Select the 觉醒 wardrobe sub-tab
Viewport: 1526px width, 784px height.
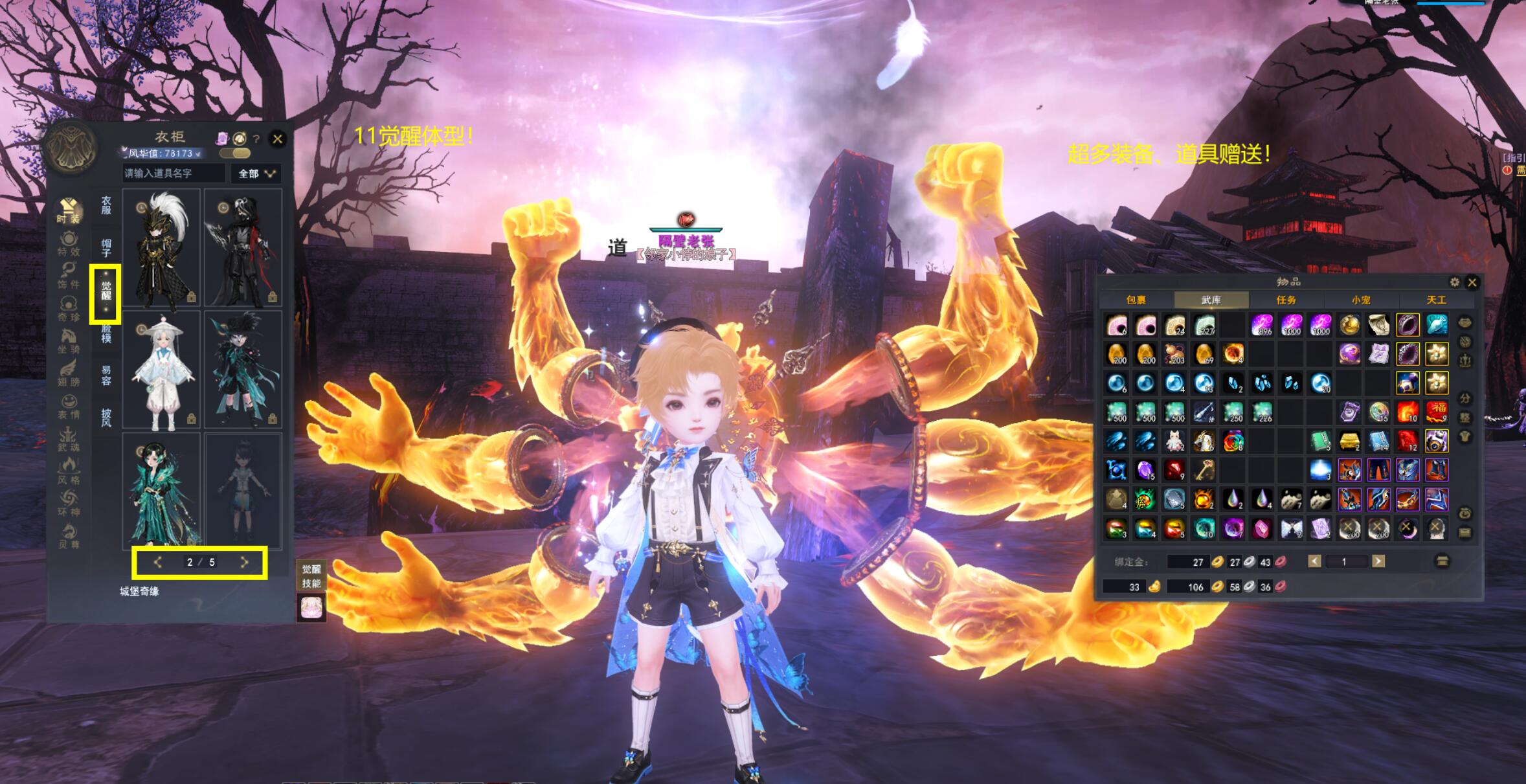coord(106,291)
